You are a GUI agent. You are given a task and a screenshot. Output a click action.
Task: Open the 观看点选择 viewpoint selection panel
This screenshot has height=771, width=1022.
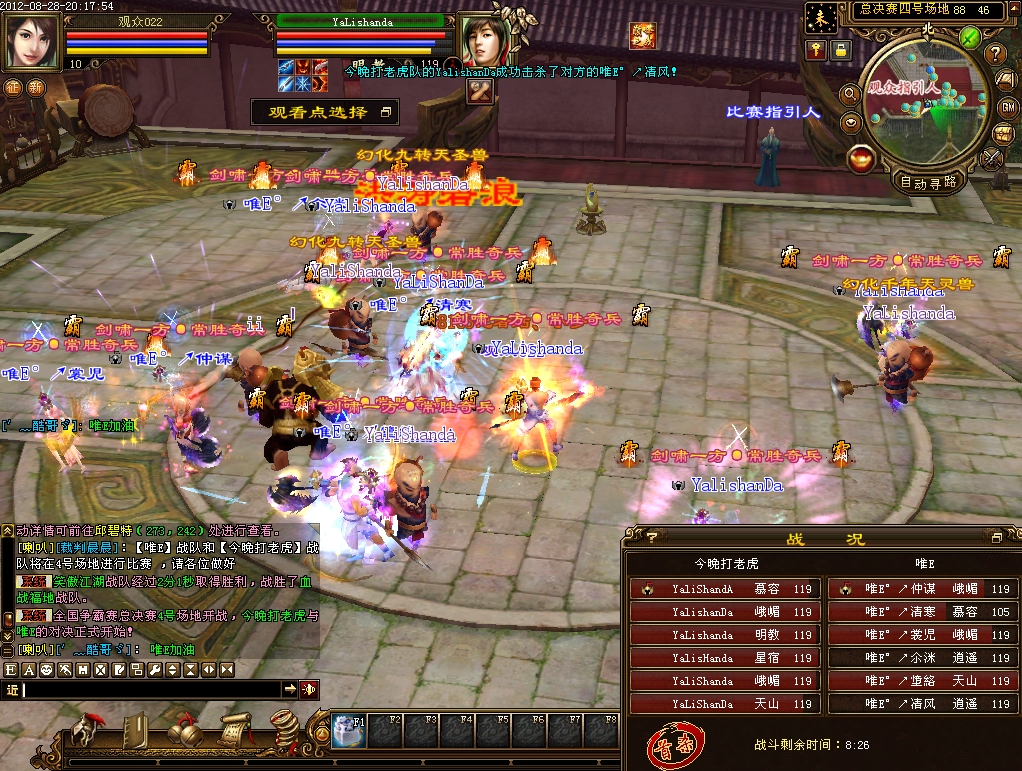[325, 112]
